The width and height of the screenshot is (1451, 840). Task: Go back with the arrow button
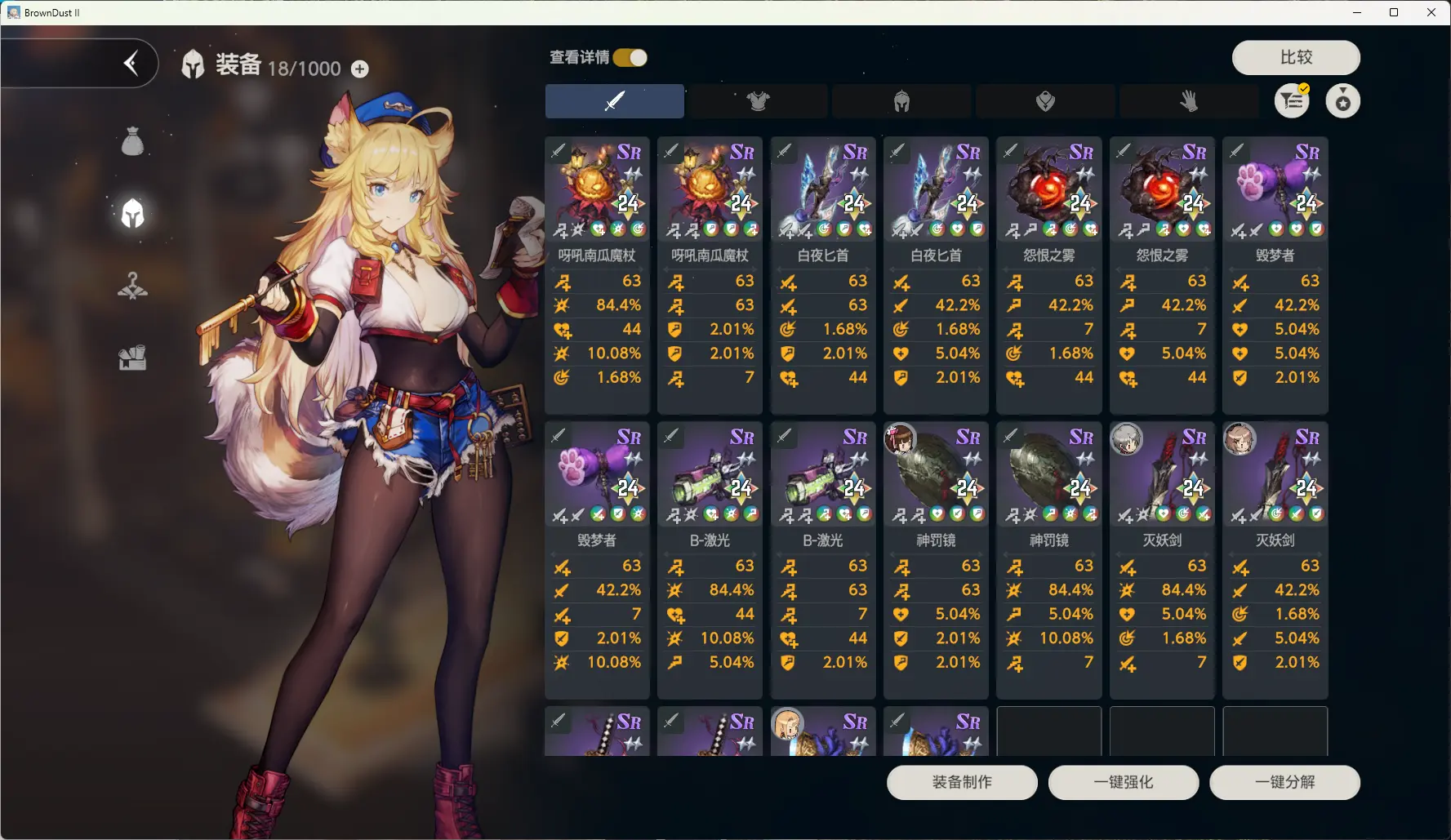click(x=131, y=63)
